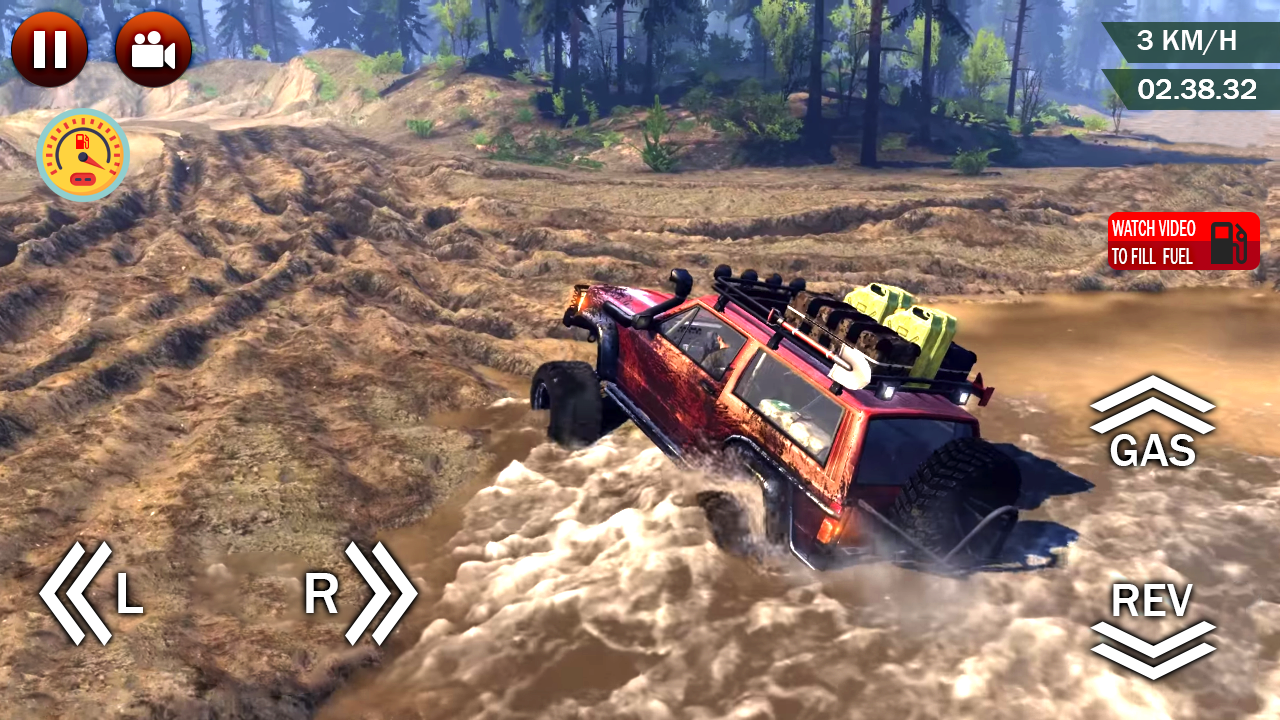Steer left using the L arrow
This screenshot has width=1280, height=720.
[x=100, y=592]
